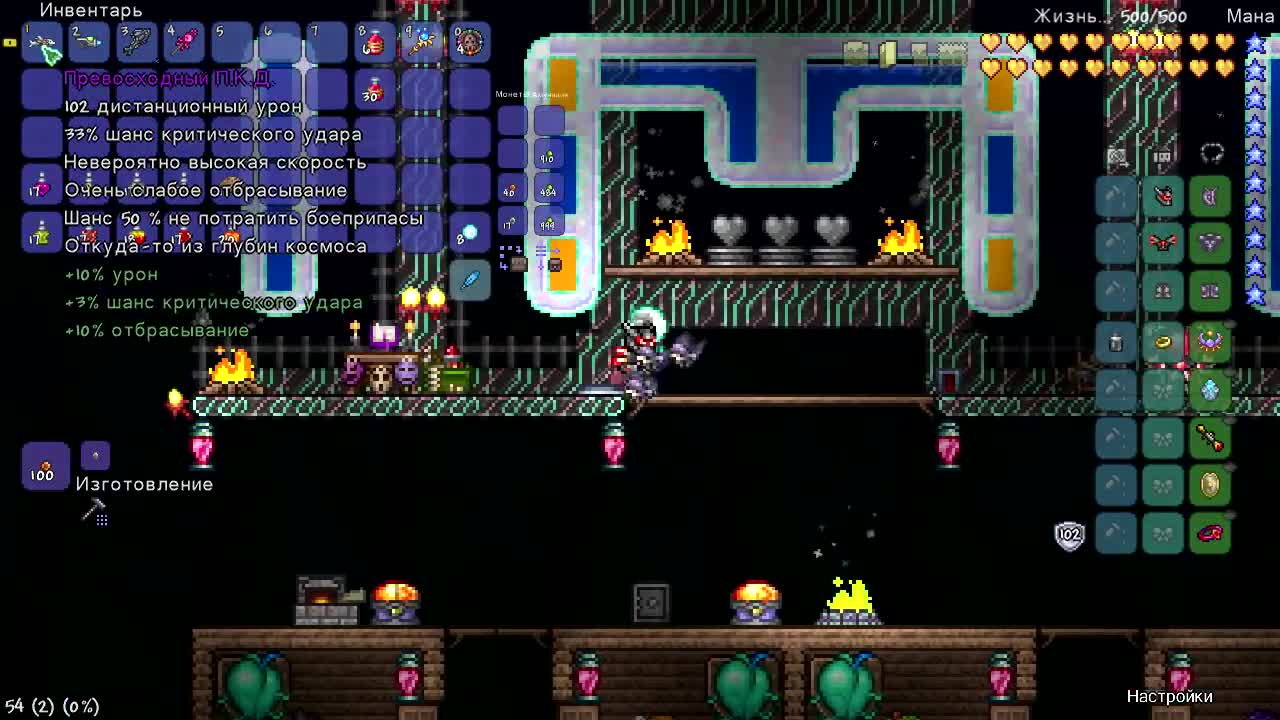Open the crafting slot showing 100 items

tap(43, 467)
